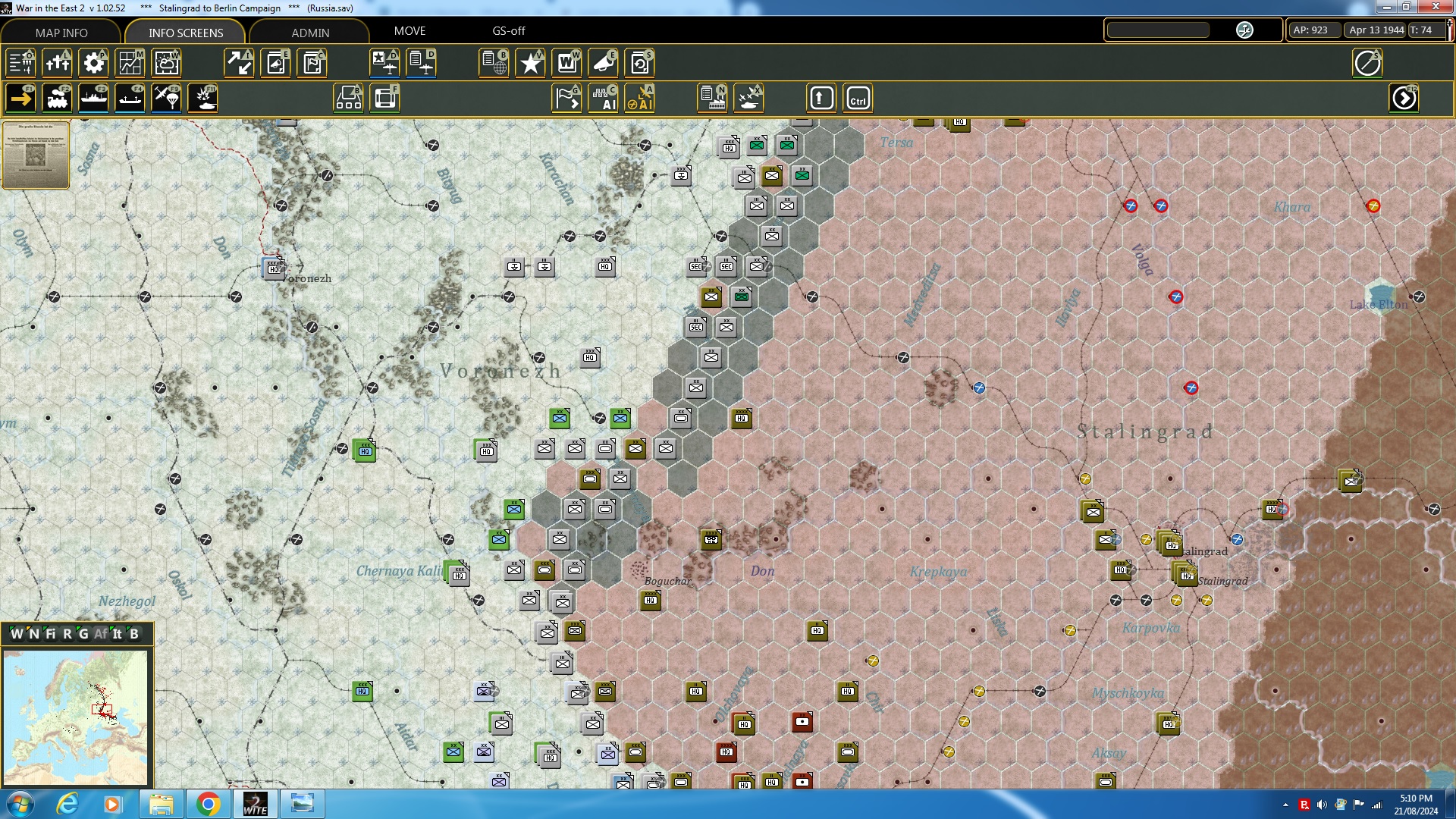This screenshot has height=819, width=1456.
Task: Toggle the Ctrl modifier button
Action: [x=858, y=98]
